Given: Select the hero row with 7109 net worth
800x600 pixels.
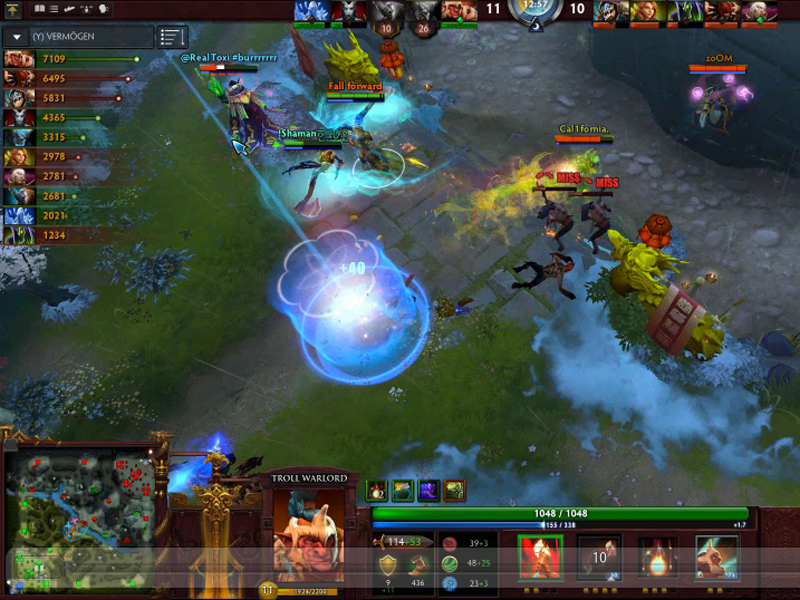Looking at the screenshot, I should click(x=70, y=60).
